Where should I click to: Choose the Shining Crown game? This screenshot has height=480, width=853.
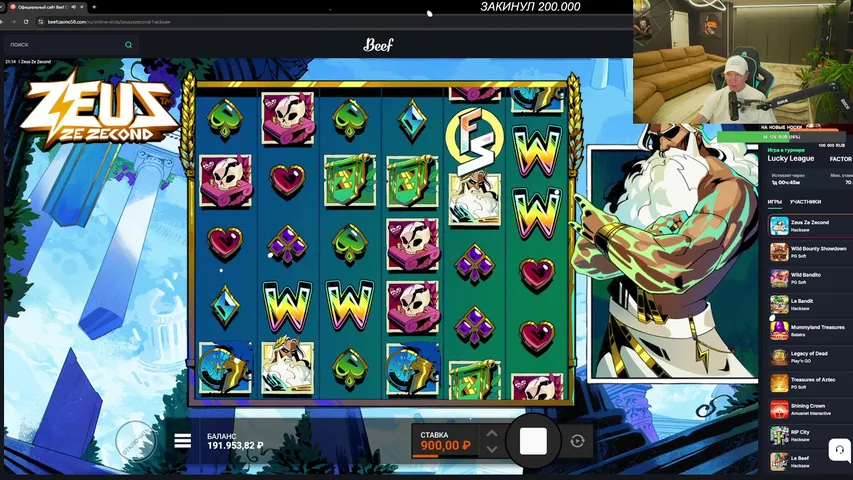pos(808,409)
